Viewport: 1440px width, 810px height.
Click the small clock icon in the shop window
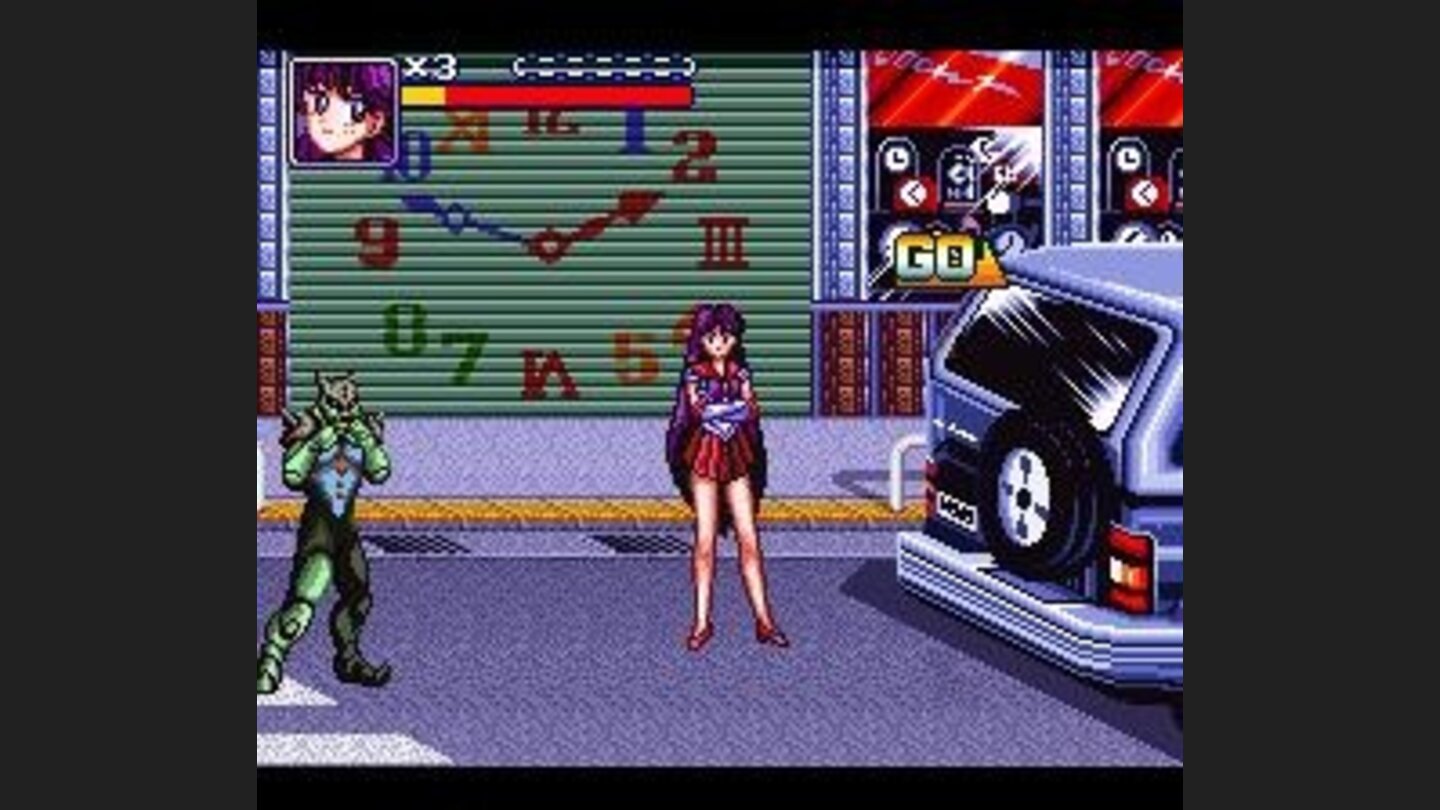click(x=896, y=156)
